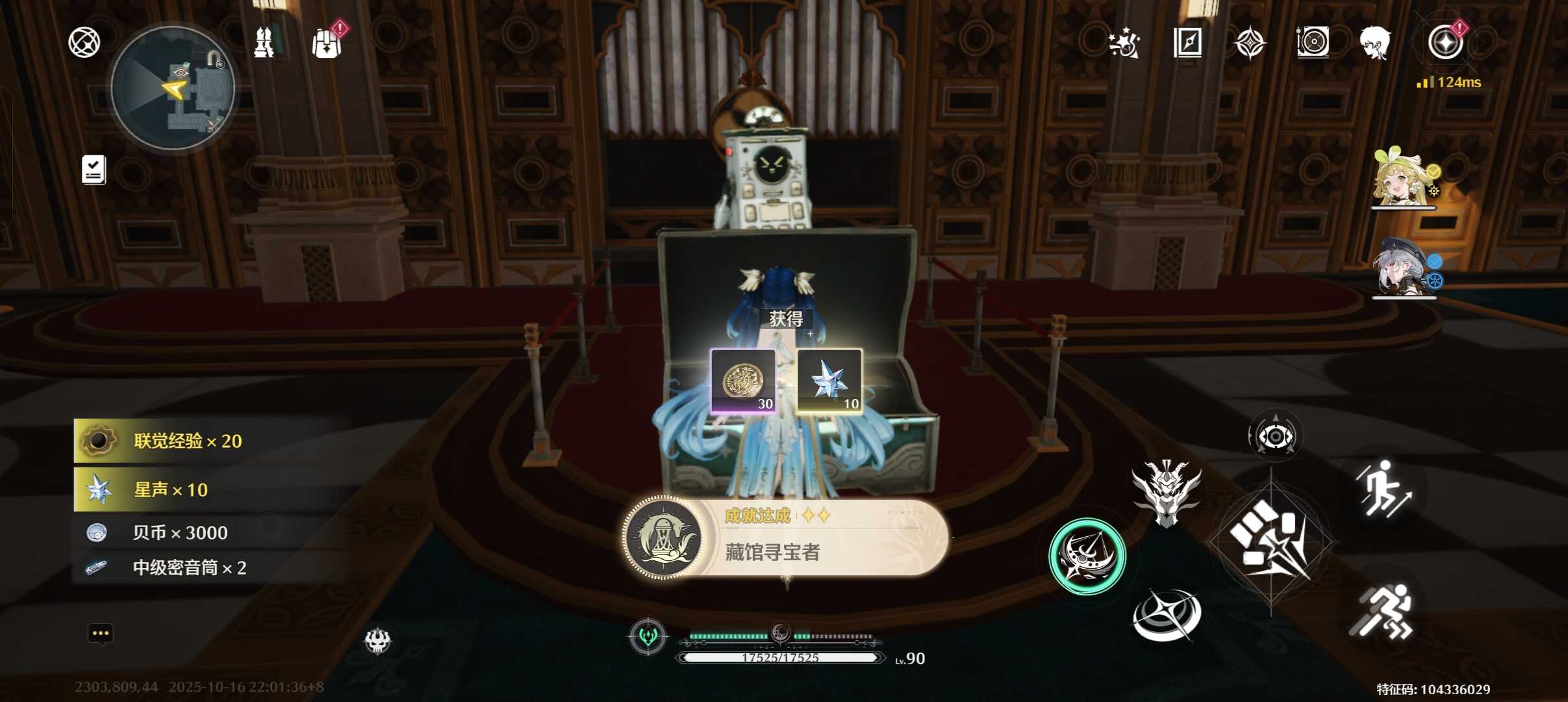This screenshot has width=1568, height=702.
Task: Tap the jump stairs-climbing button
Action: (1382, 489)
